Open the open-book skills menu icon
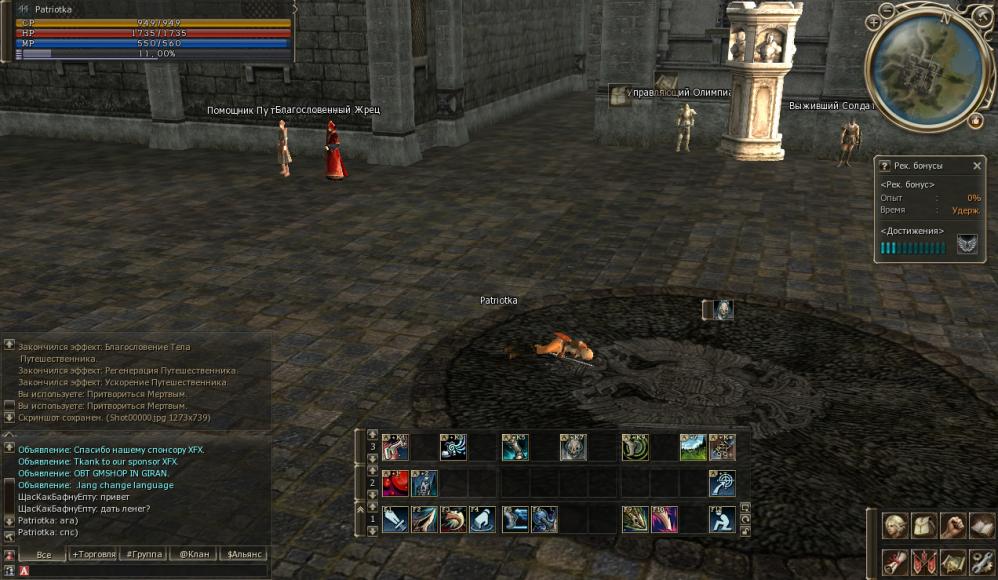 point(981,525)
